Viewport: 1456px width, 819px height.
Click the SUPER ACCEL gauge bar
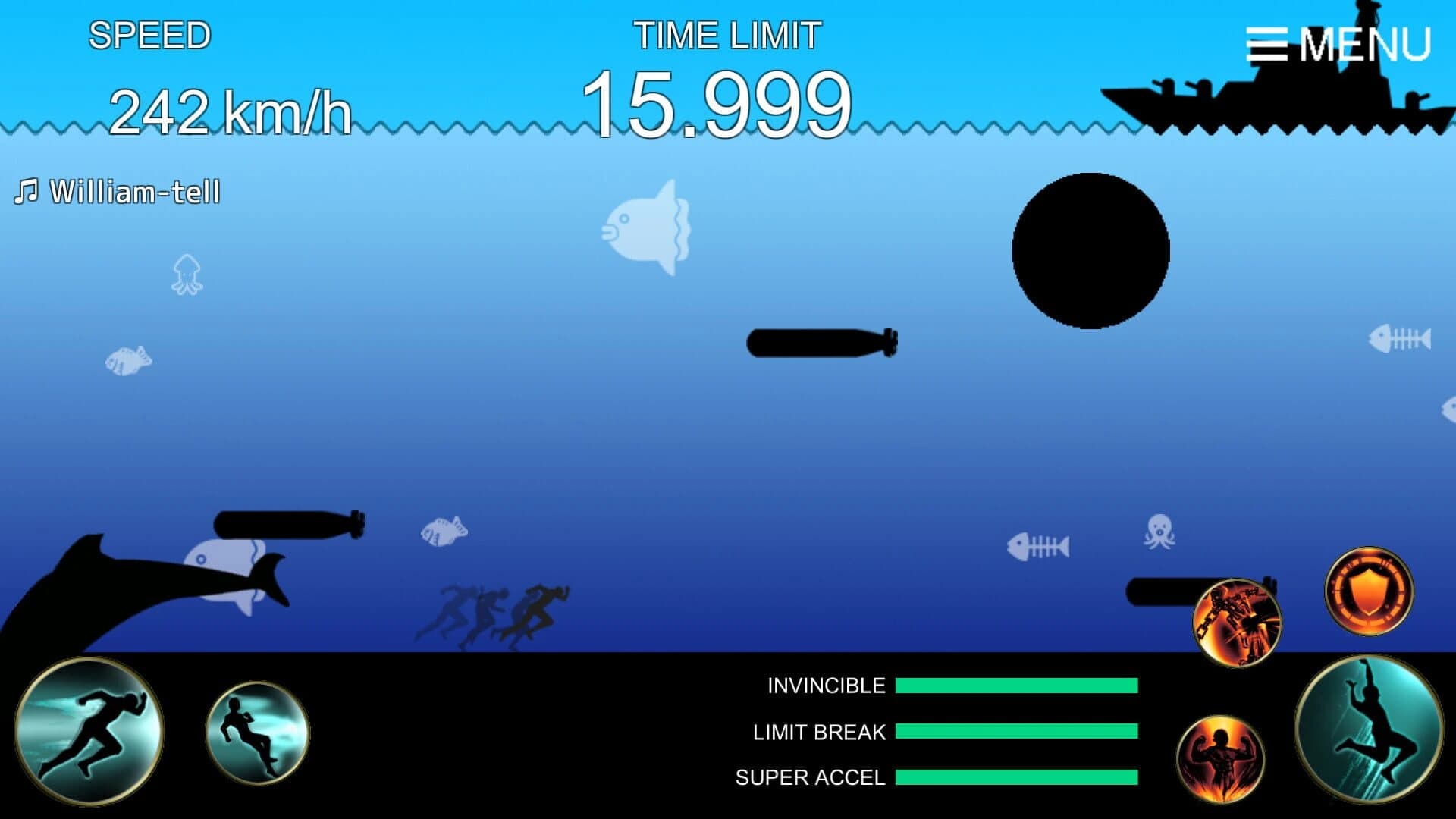(x=1016, y=778)
